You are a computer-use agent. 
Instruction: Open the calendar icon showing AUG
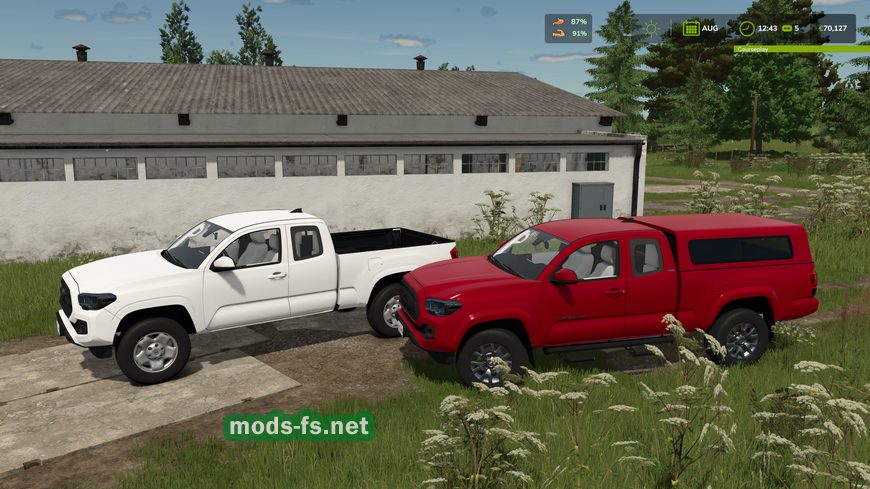[691, 28]
